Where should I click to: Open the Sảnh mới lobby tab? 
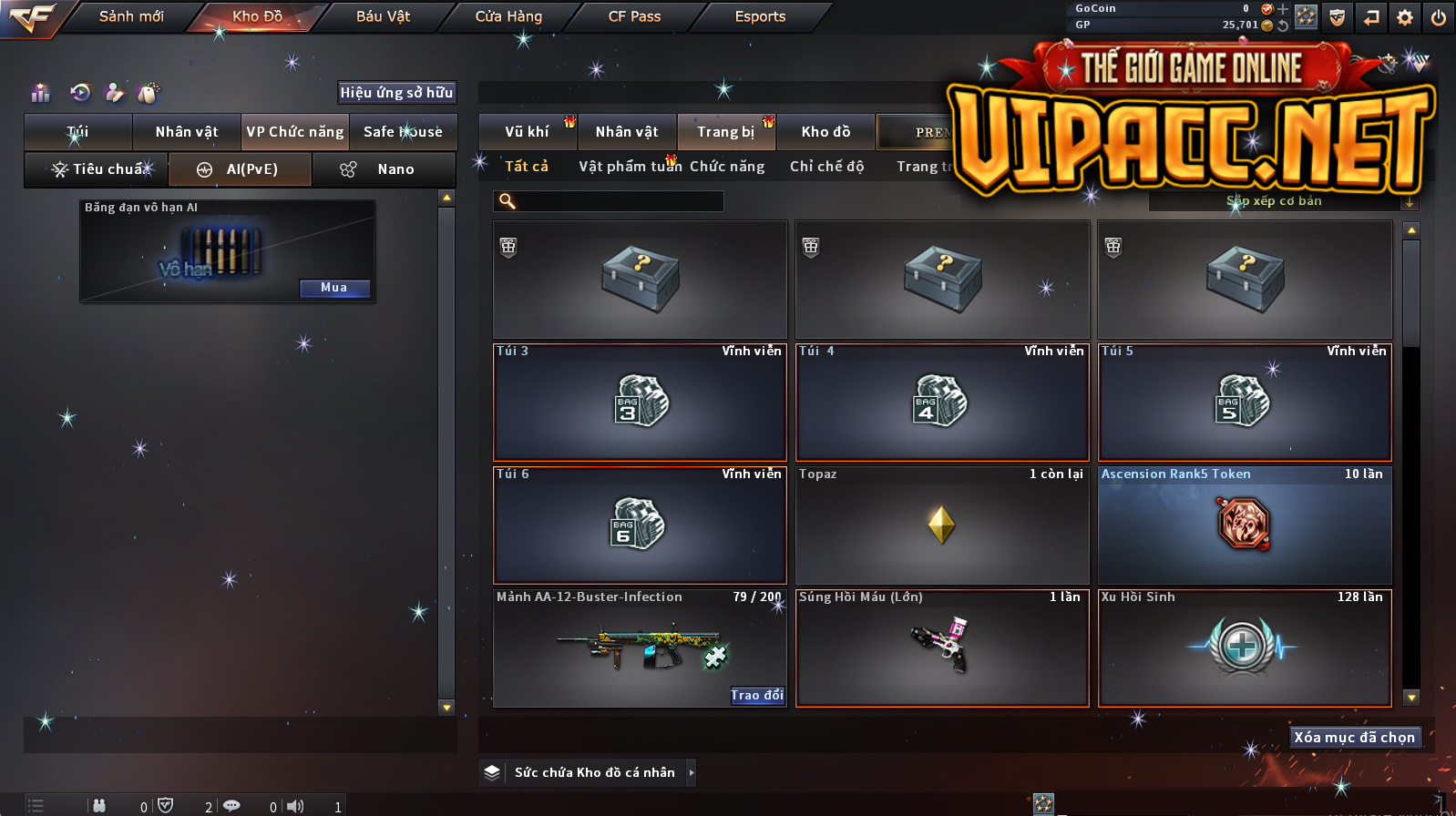click(x=131, y=16)
